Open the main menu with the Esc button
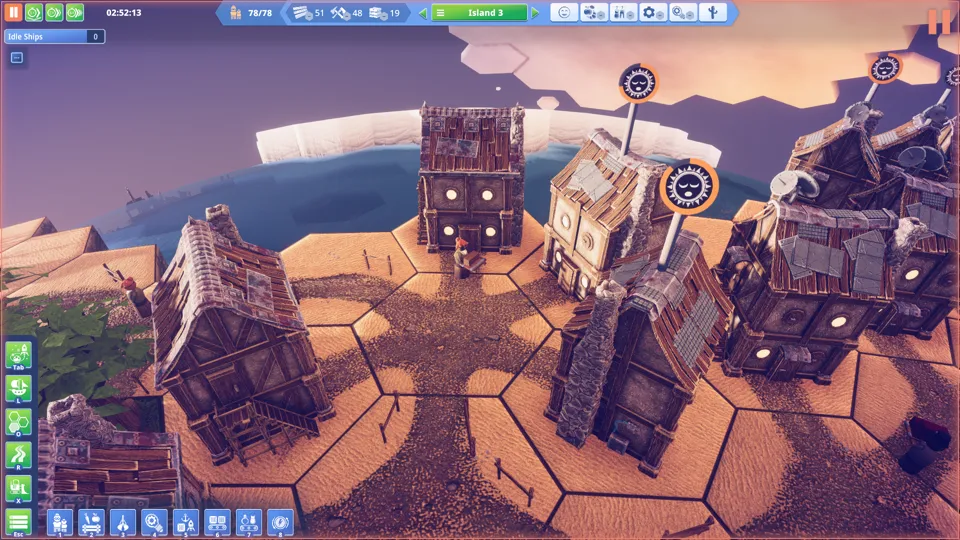Screen dimensions: 960x540 (x=18, y=522)
